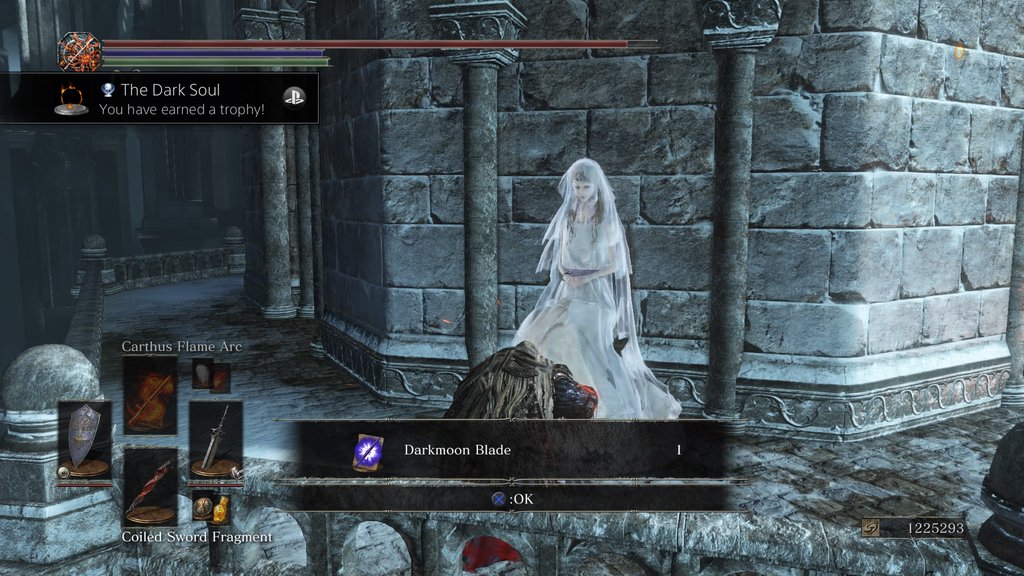1024x576 pixels.
Task: Choose the equipped greatsword weapon slot
Action: [216, 438]
